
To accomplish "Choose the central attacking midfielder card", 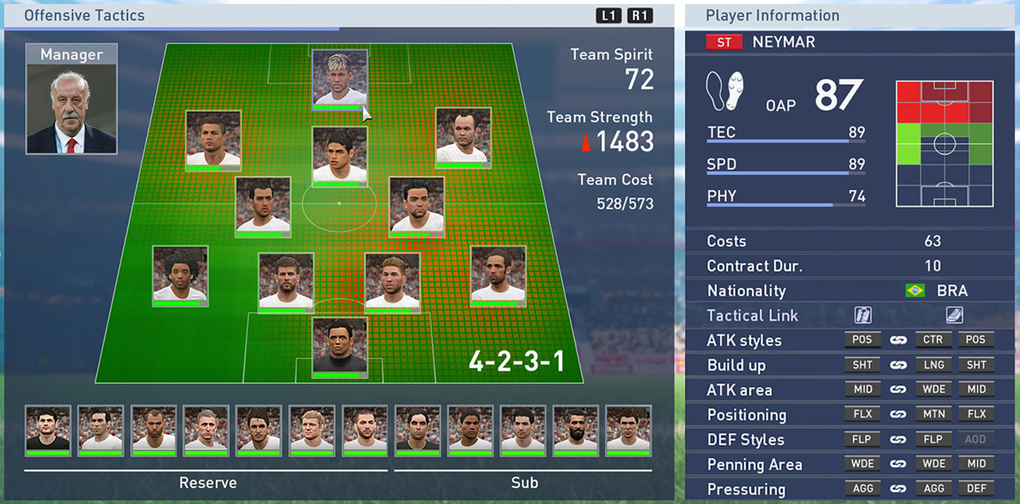I will pyautogui.click(x=340, y=155).
